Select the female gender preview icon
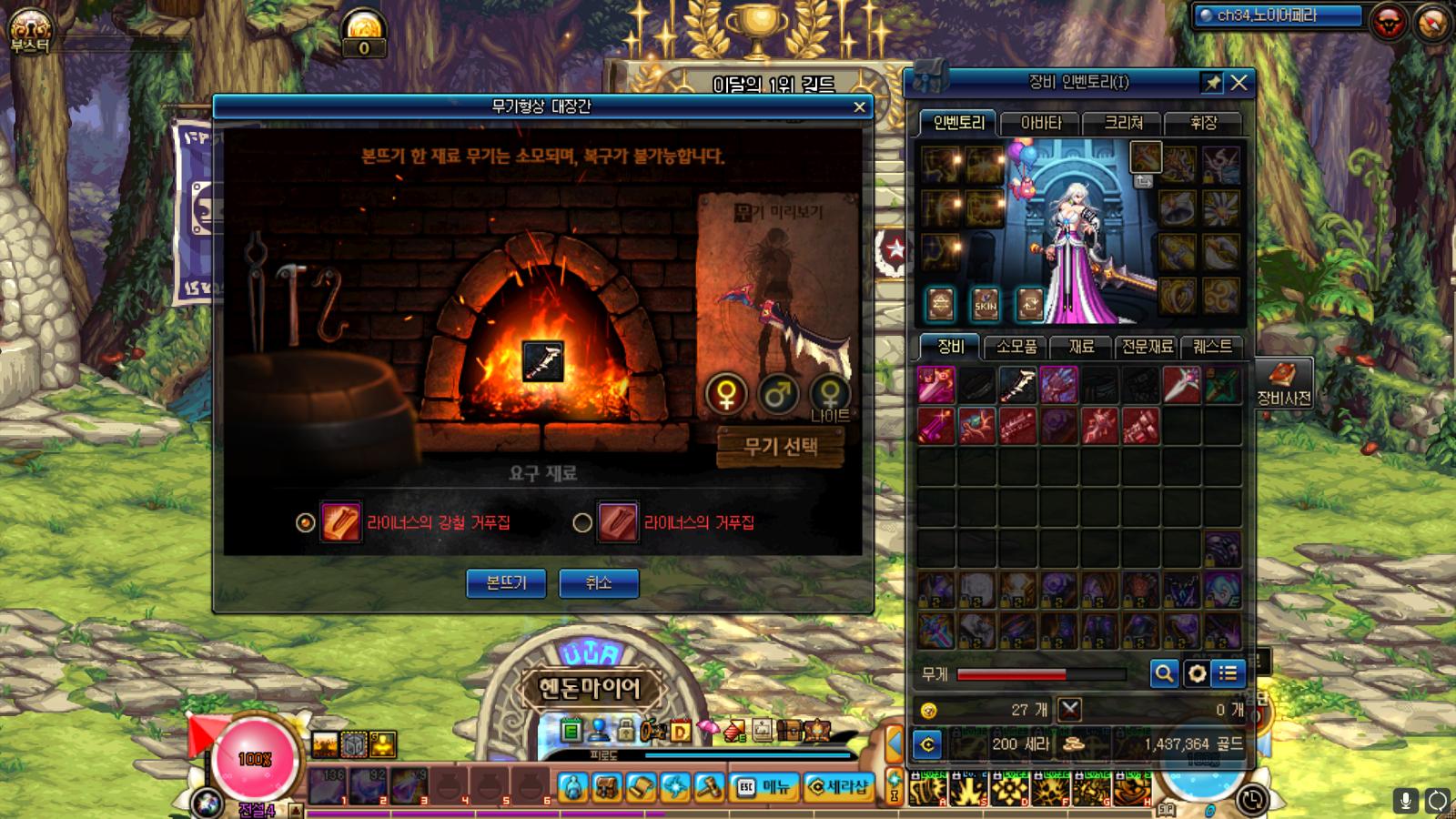 click(x=726, y=394)
